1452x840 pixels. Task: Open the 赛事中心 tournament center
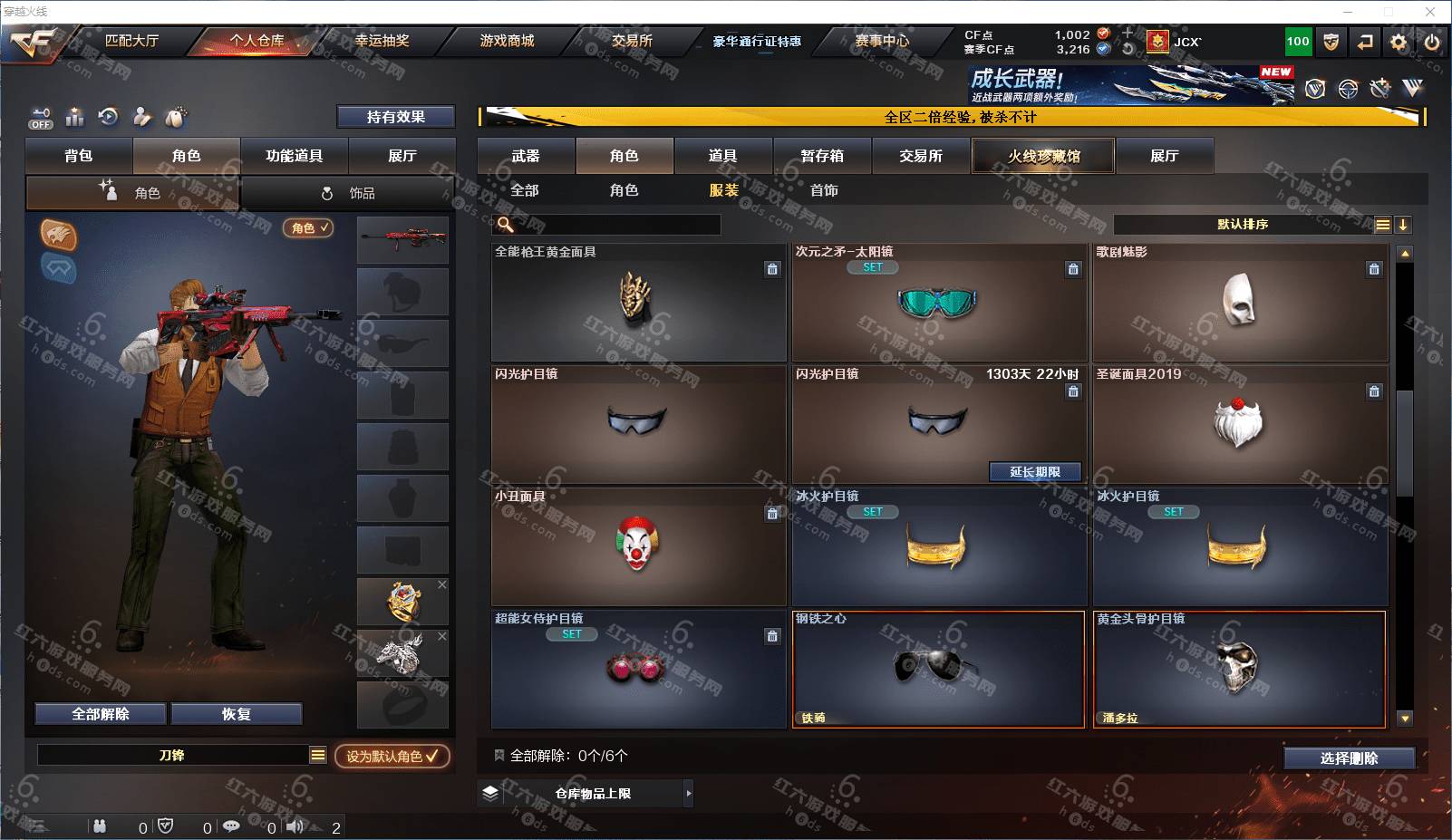(x=882, y=41)
